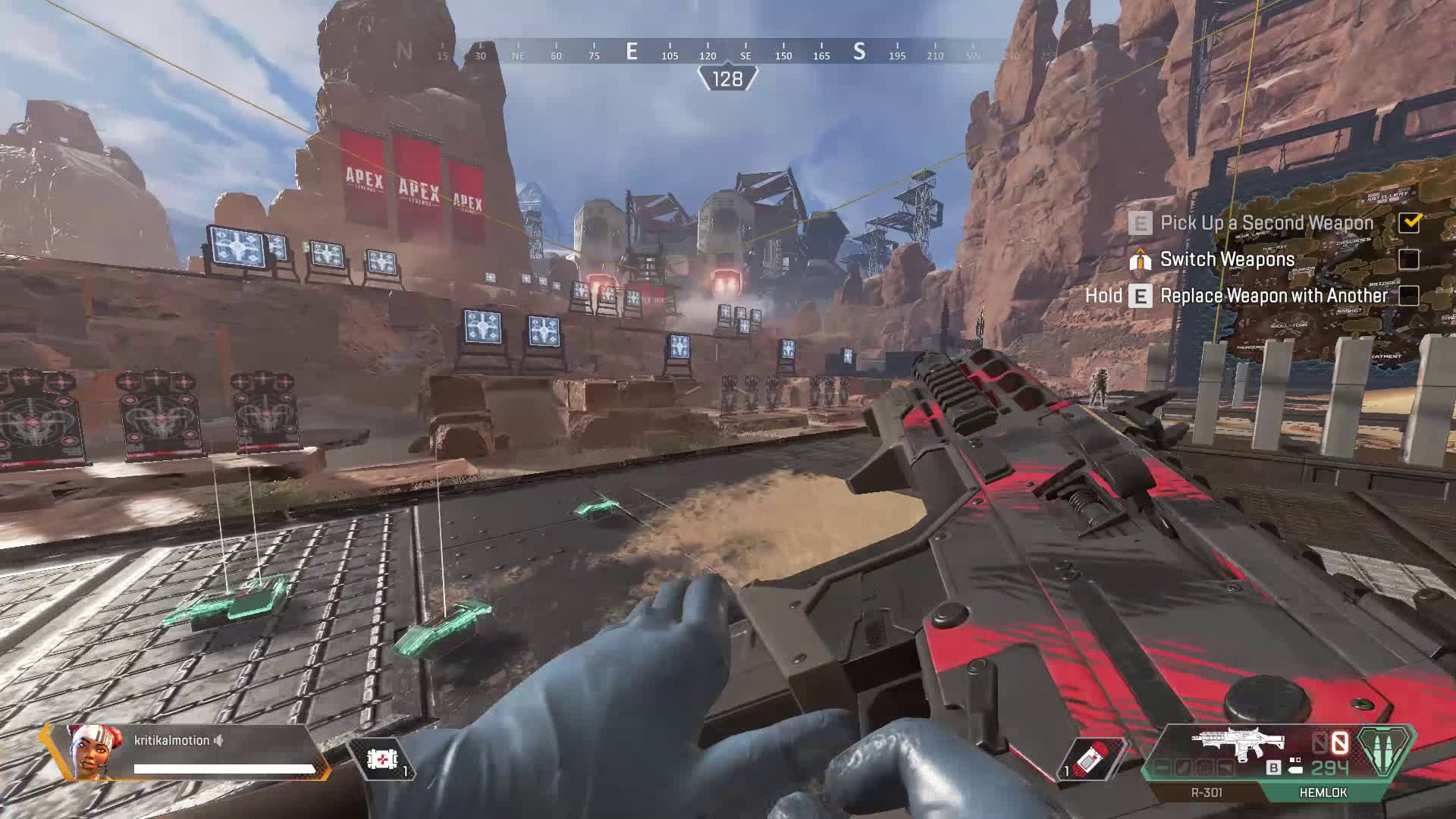Click the compass bar heading strip
1456x819 pixels.
click(x=726, y=52)
